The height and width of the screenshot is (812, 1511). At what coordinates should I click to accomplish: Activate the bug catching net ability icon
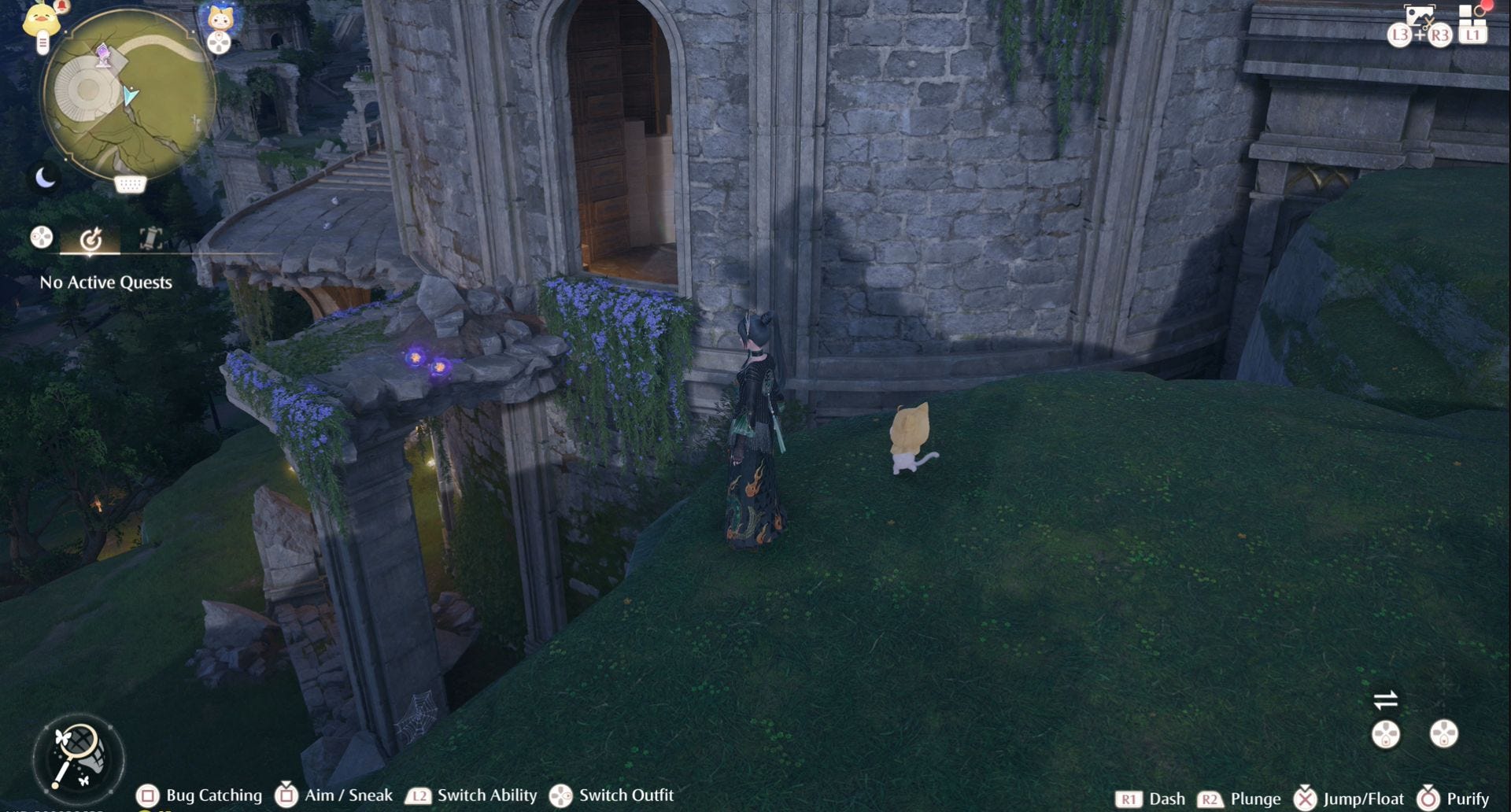pos(77,758)
